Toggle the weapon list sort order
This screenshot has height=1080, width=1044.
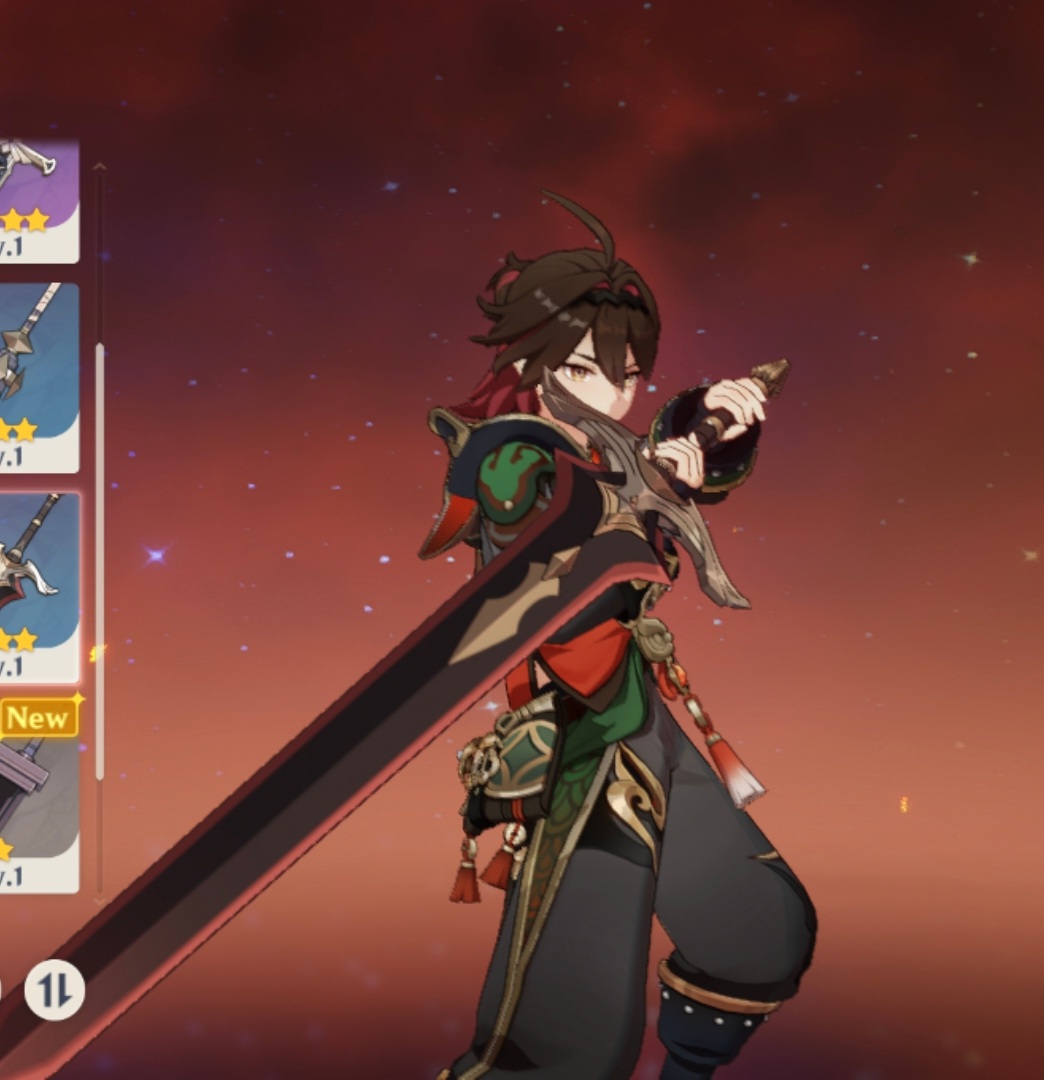[54, 990]
